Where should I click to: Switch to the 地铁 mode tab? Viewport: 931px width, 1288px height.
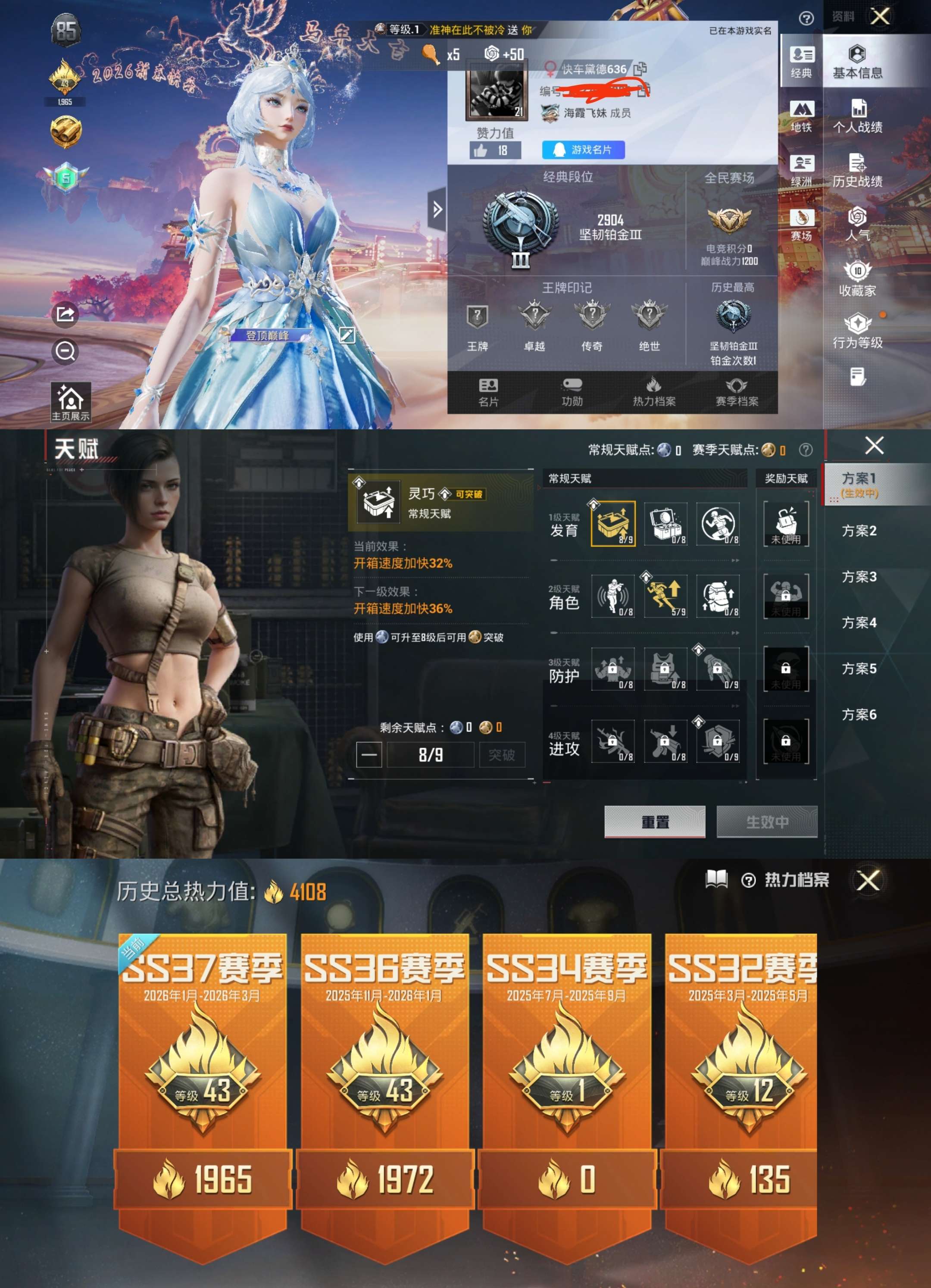[x=801, y=116]
